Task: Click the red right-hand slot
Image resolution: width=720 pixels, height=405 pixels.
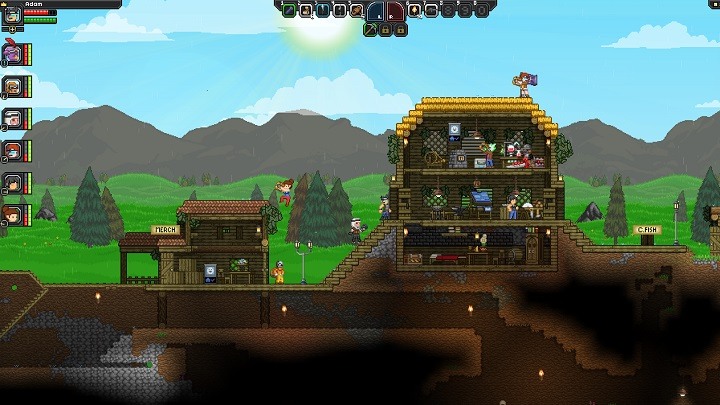Action: click(394, 12)
